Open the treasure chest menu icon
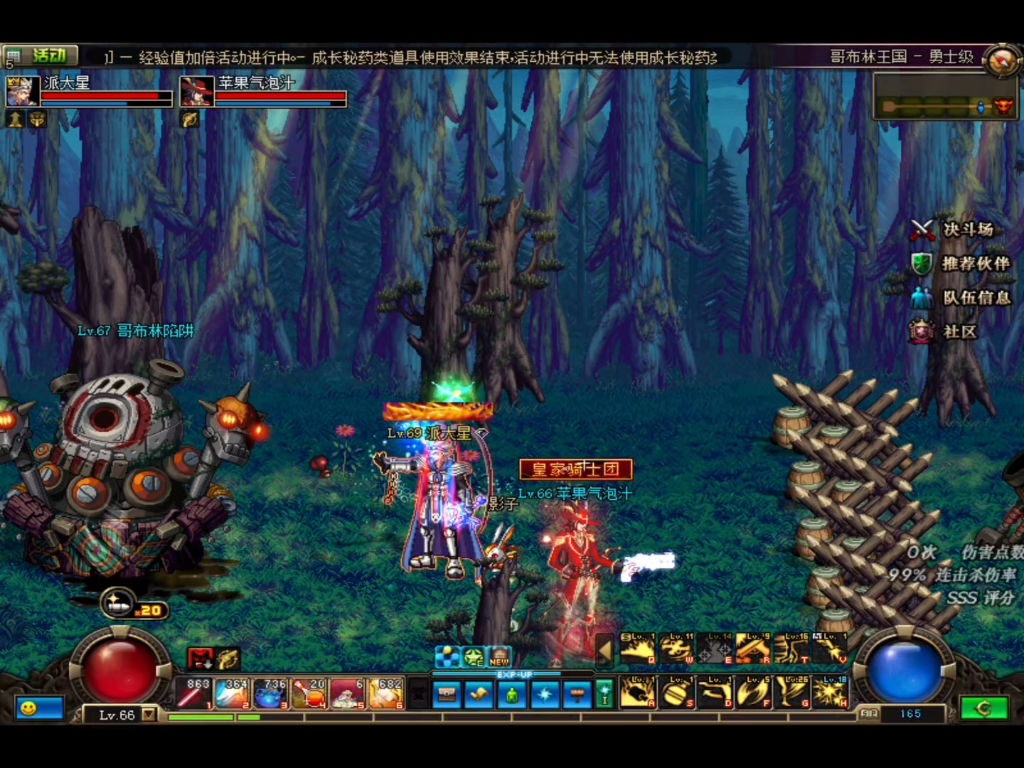1024x768 pixels. point(447,694)
